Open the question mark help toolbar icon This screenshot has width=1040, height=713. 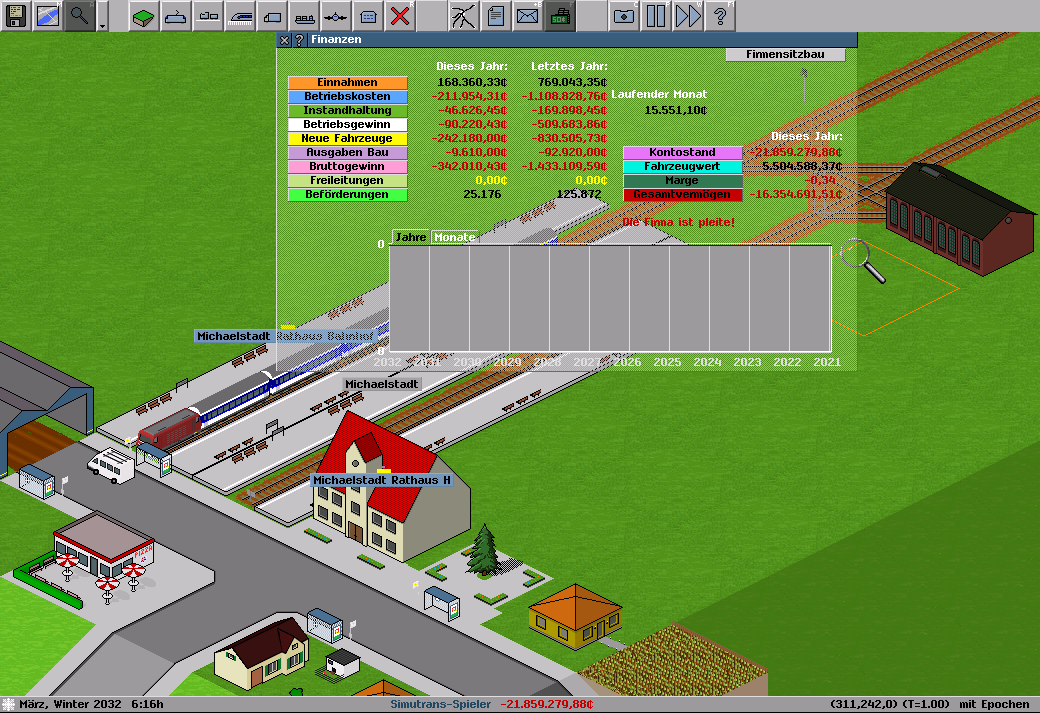click(719, 16)
